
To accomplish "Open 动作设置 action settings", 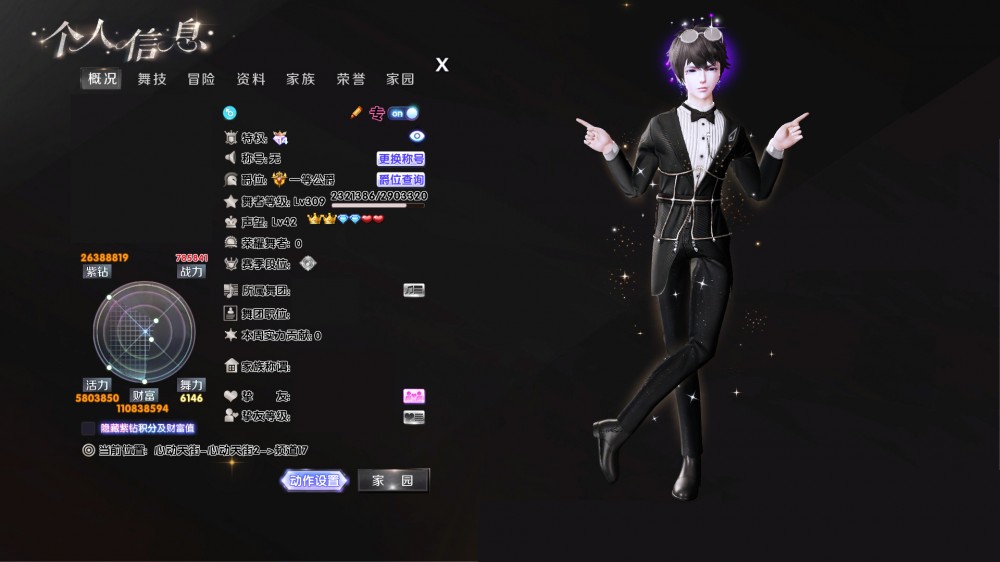I will coord(315,481).
